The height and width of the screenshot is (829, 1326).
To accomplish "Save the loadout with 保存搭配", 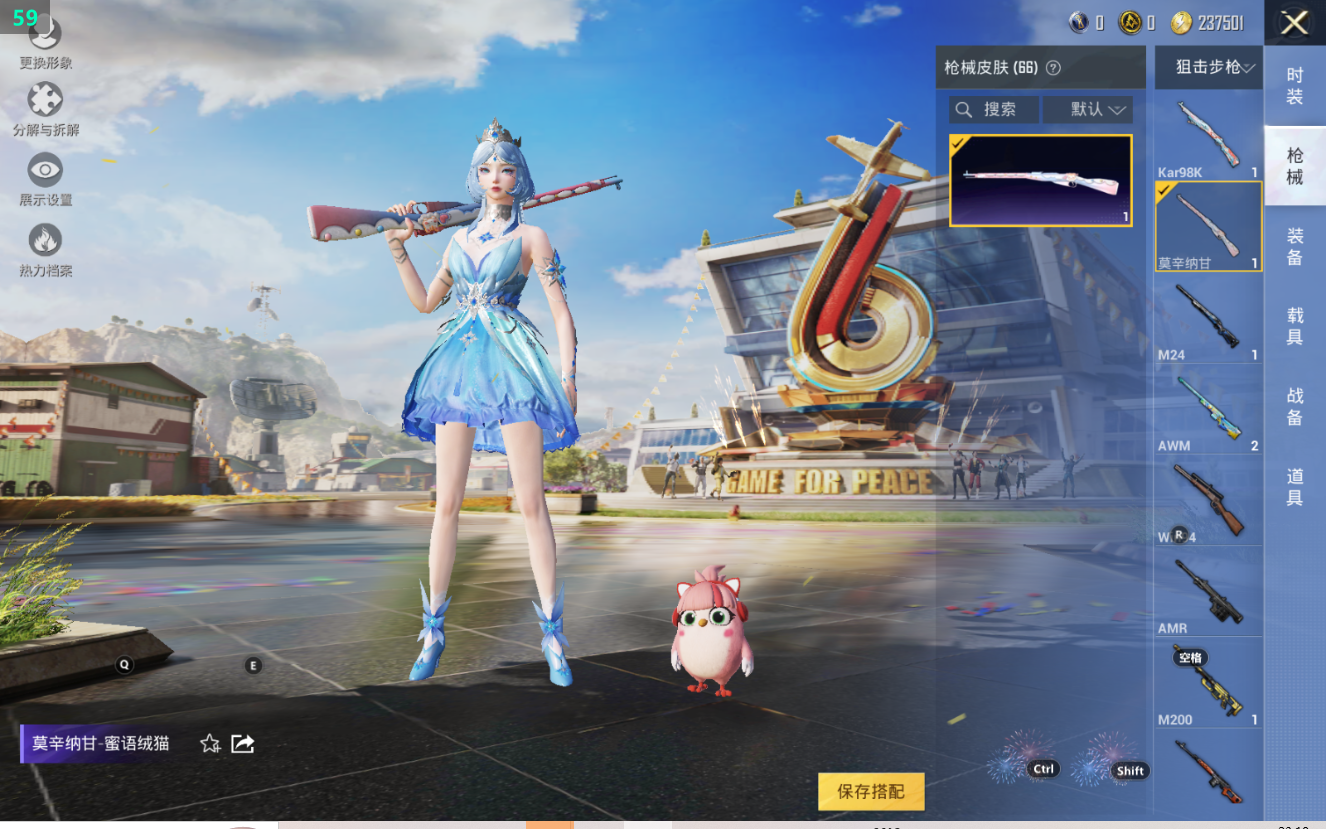I will [870, 791].
